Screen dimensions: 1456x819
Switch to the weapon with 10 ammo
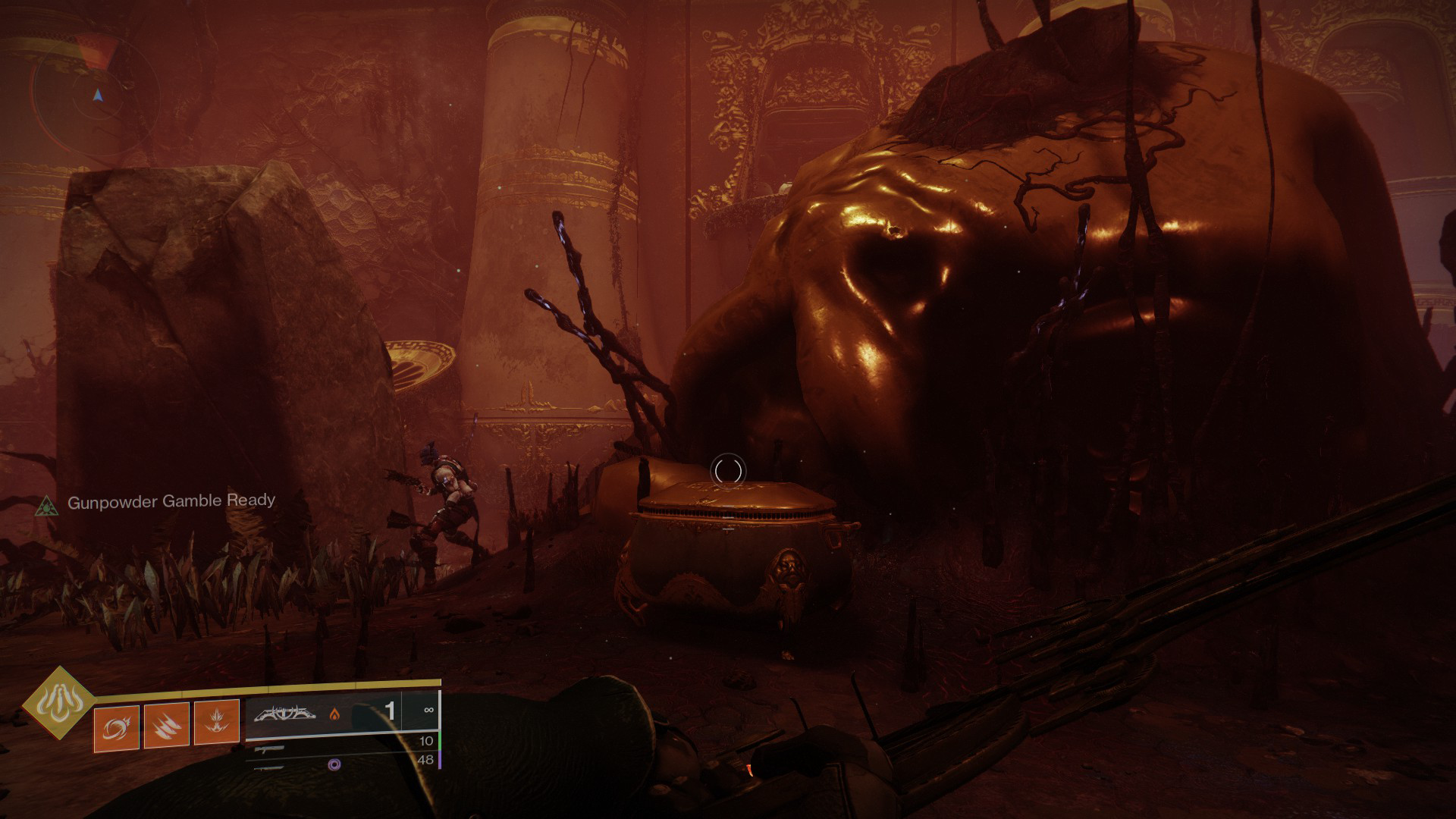pos(341,748)
